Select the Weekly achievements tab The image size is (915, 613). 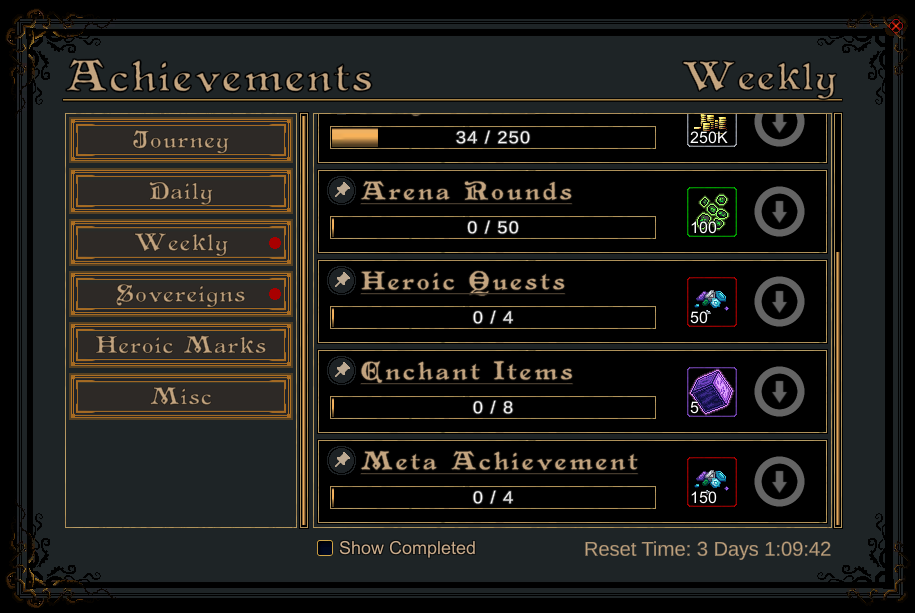(x=181, y=243)
